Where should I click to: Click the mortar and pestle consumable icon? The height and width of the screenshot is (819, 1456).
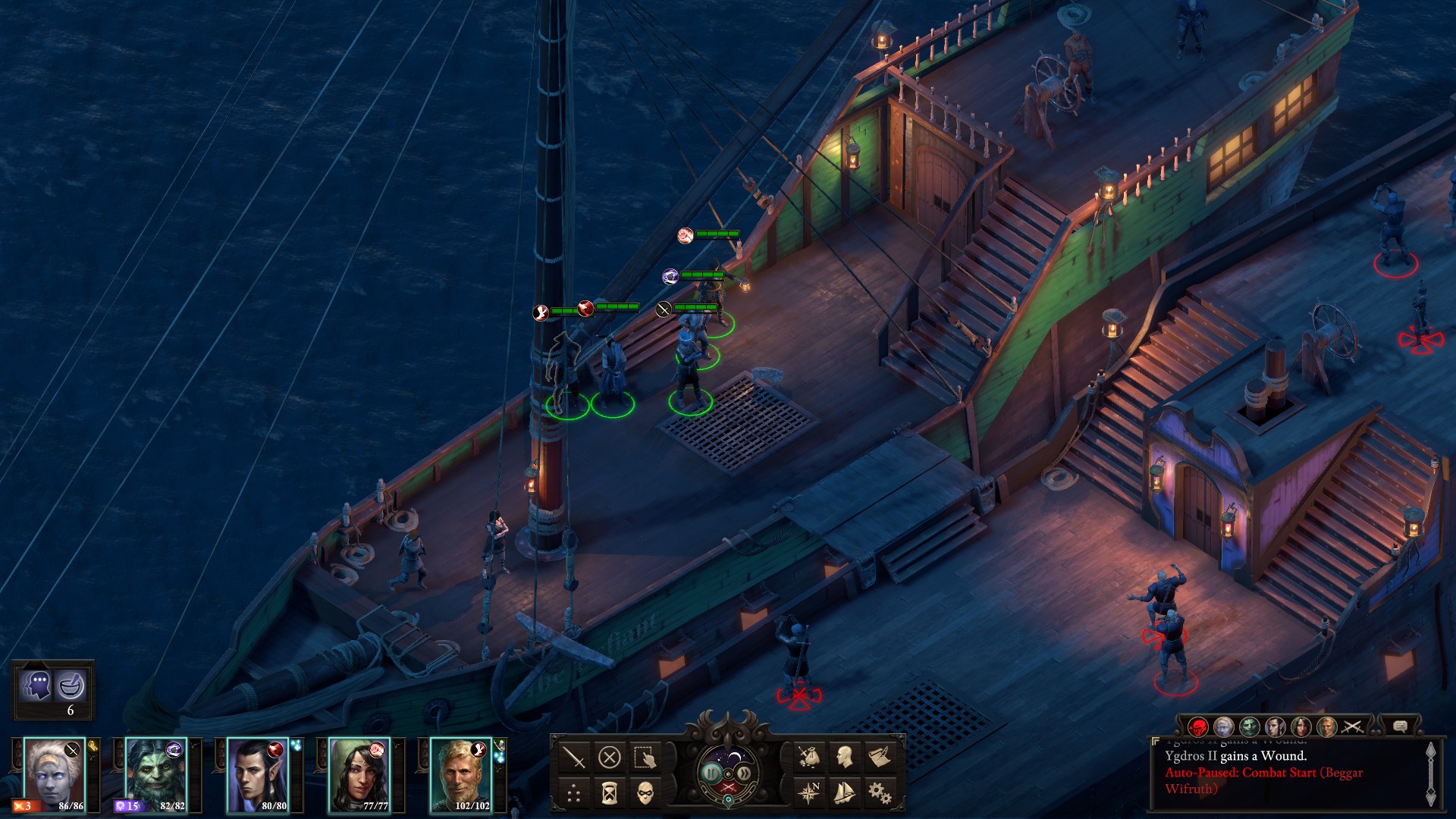(71, 686)
